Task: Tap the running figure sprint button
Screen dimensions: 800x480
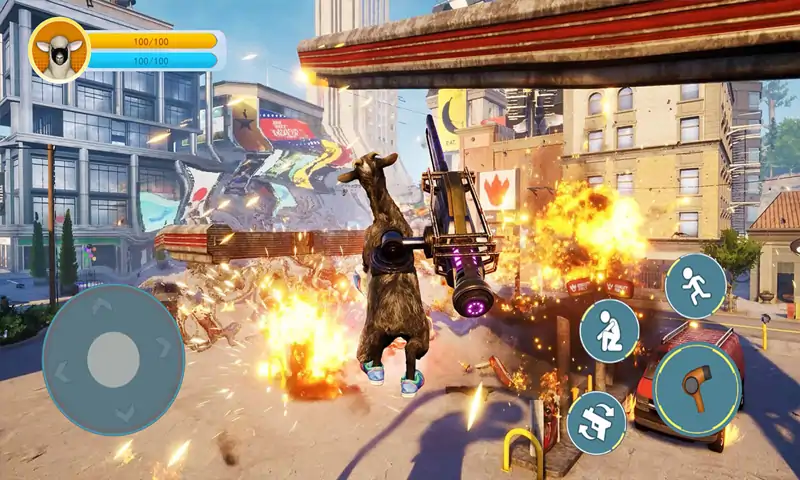Action: pos(695,286)
